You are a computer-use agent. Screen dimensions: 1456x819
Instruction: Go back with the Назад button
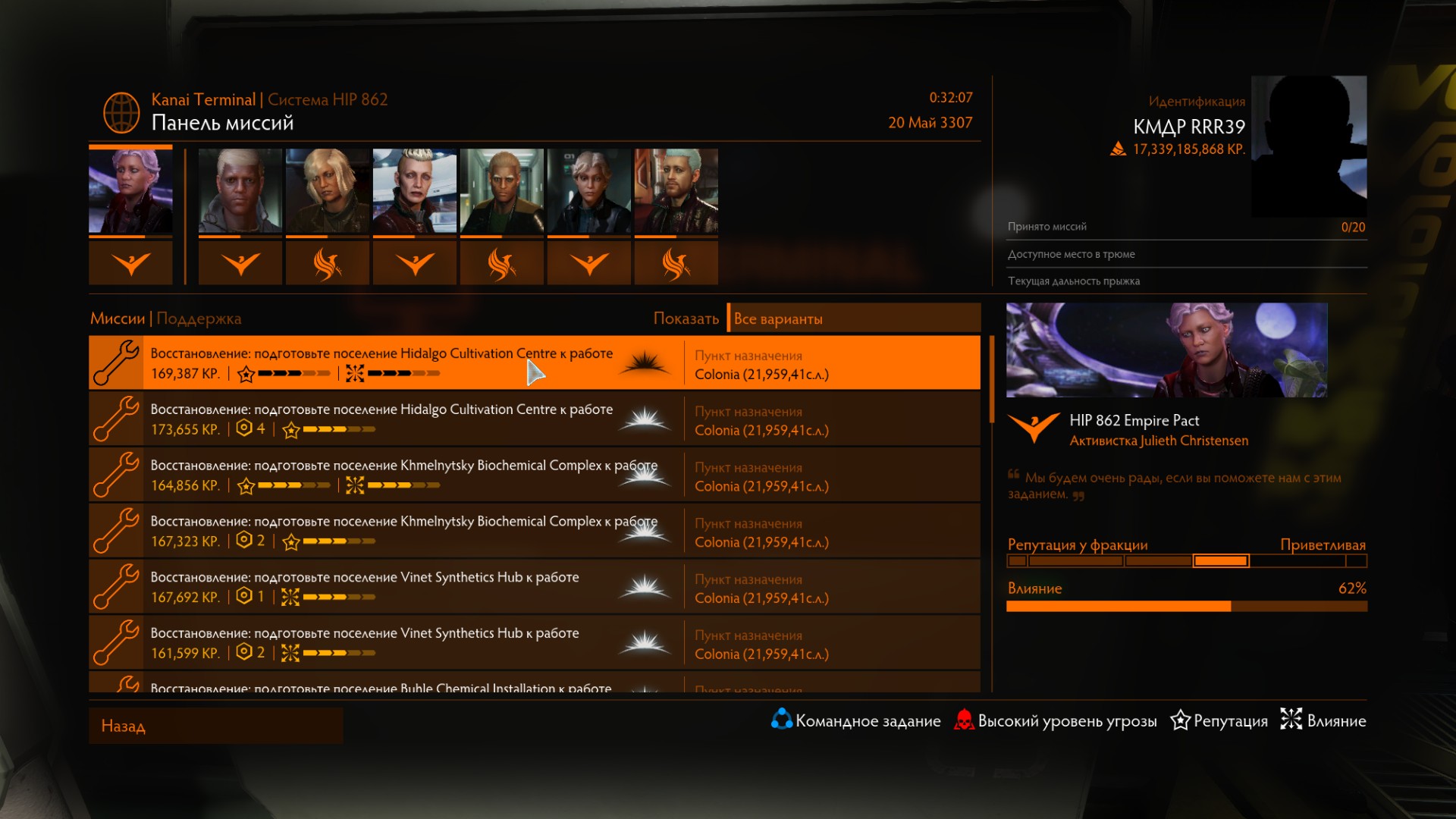(x=215, y=726)
